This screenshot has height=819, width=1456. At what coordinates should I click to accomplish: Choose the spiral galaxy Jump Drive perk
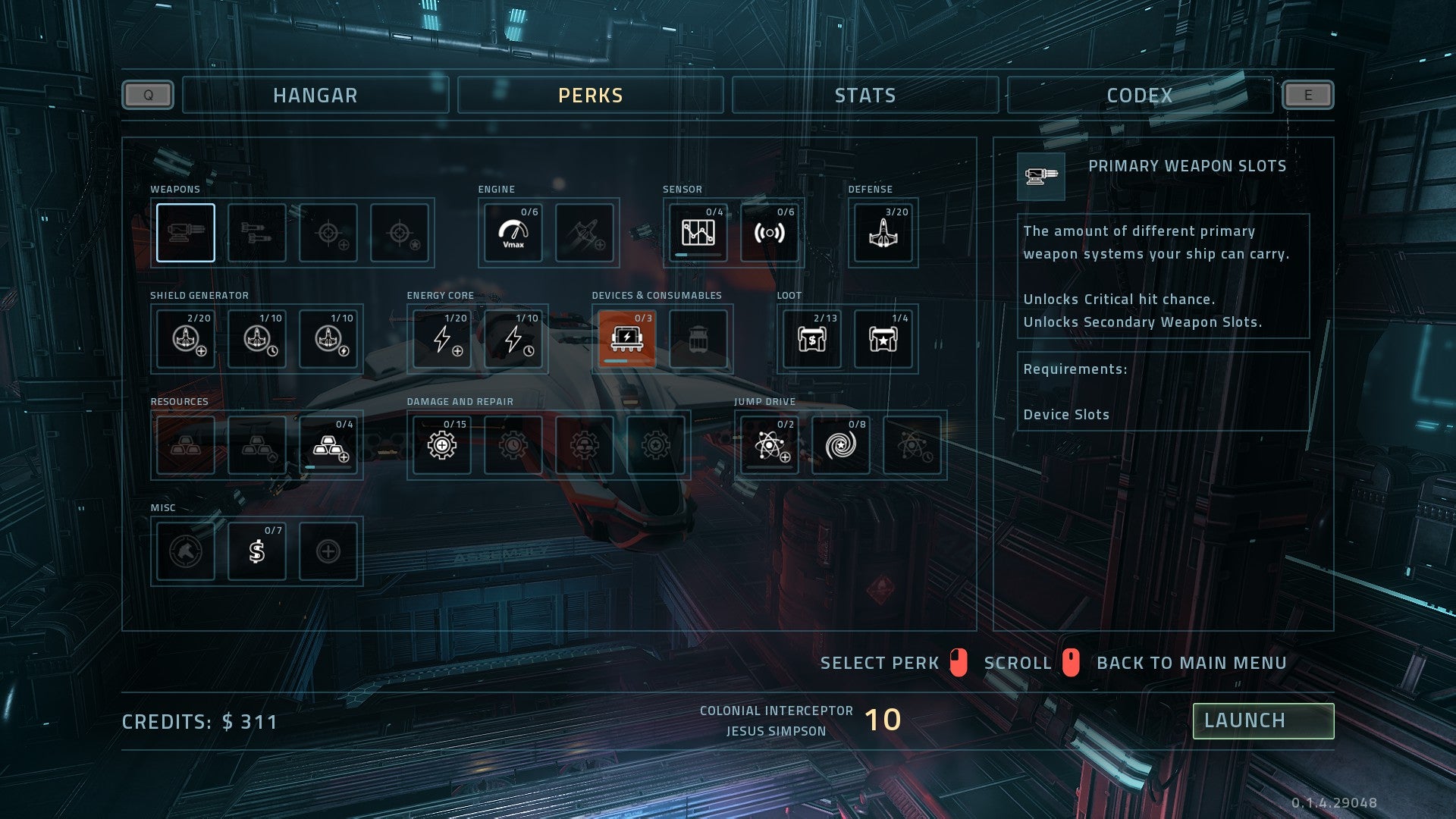click(840, 445)
